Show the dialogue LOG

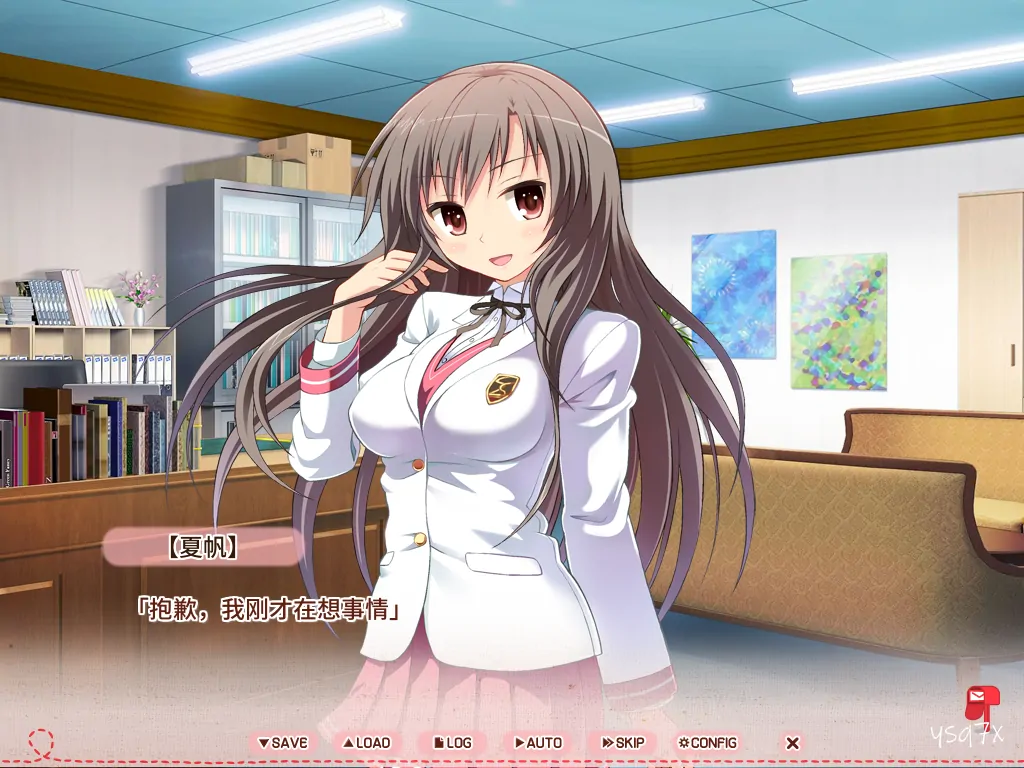coord(452,743)
